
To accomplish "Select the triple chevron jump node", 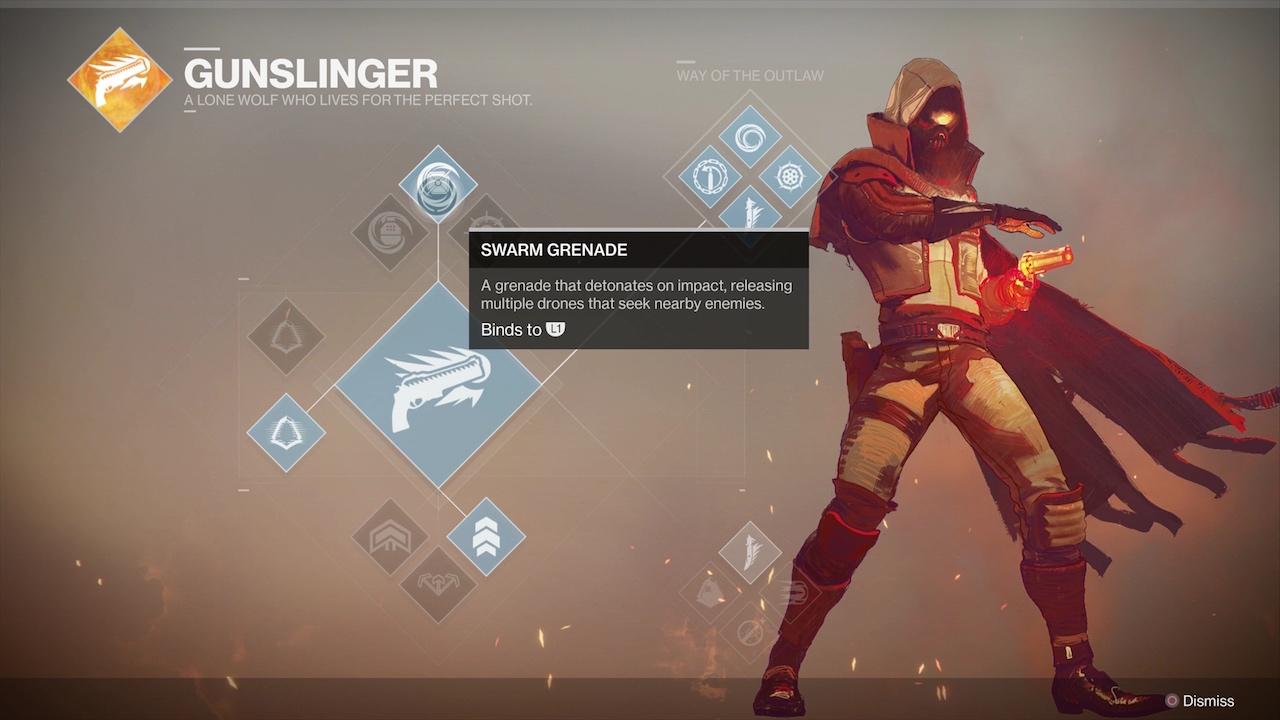I will point(486,537).
